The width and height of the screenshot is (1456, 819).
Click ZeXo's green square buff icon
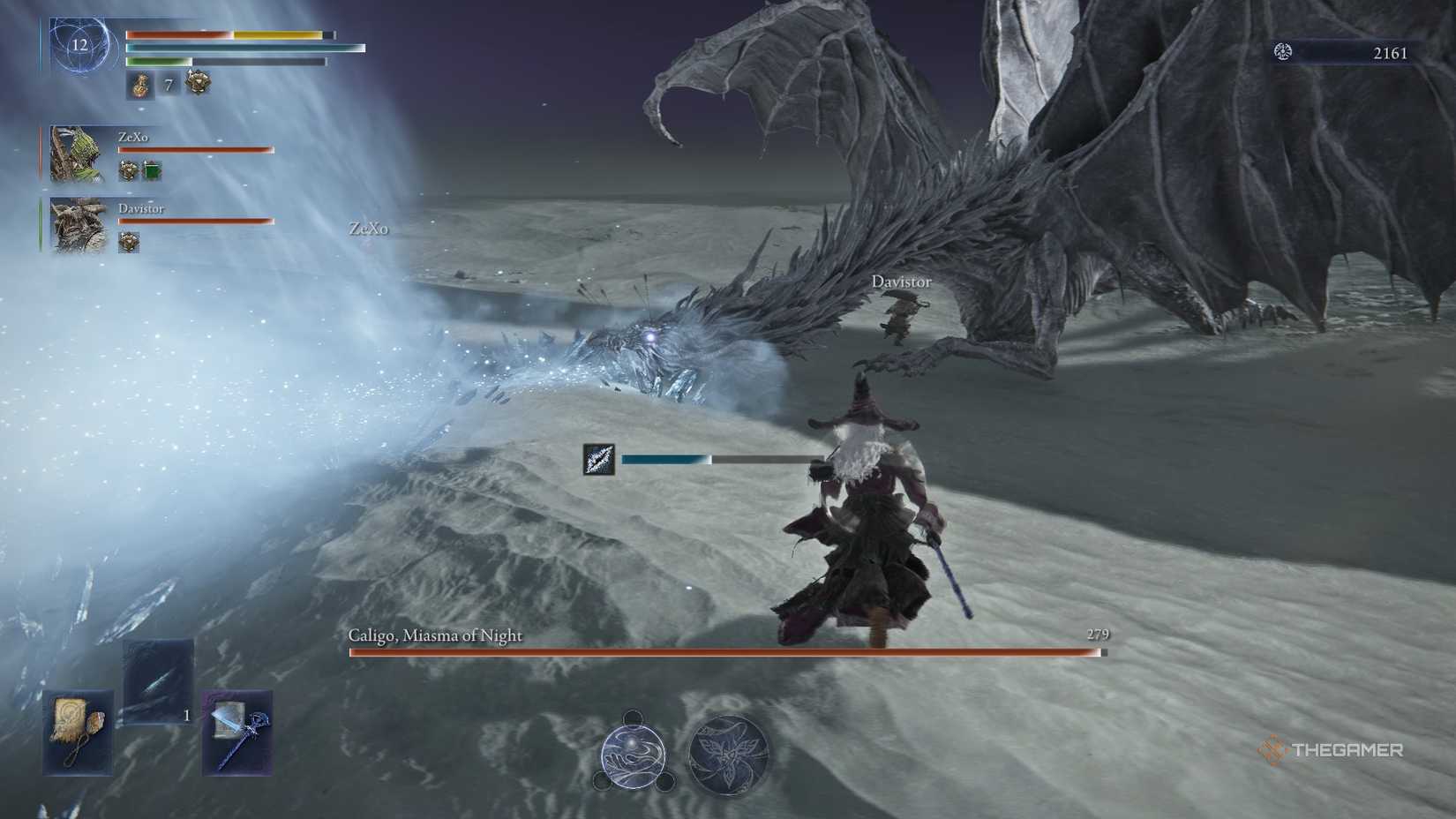click(x=151, y=169)
